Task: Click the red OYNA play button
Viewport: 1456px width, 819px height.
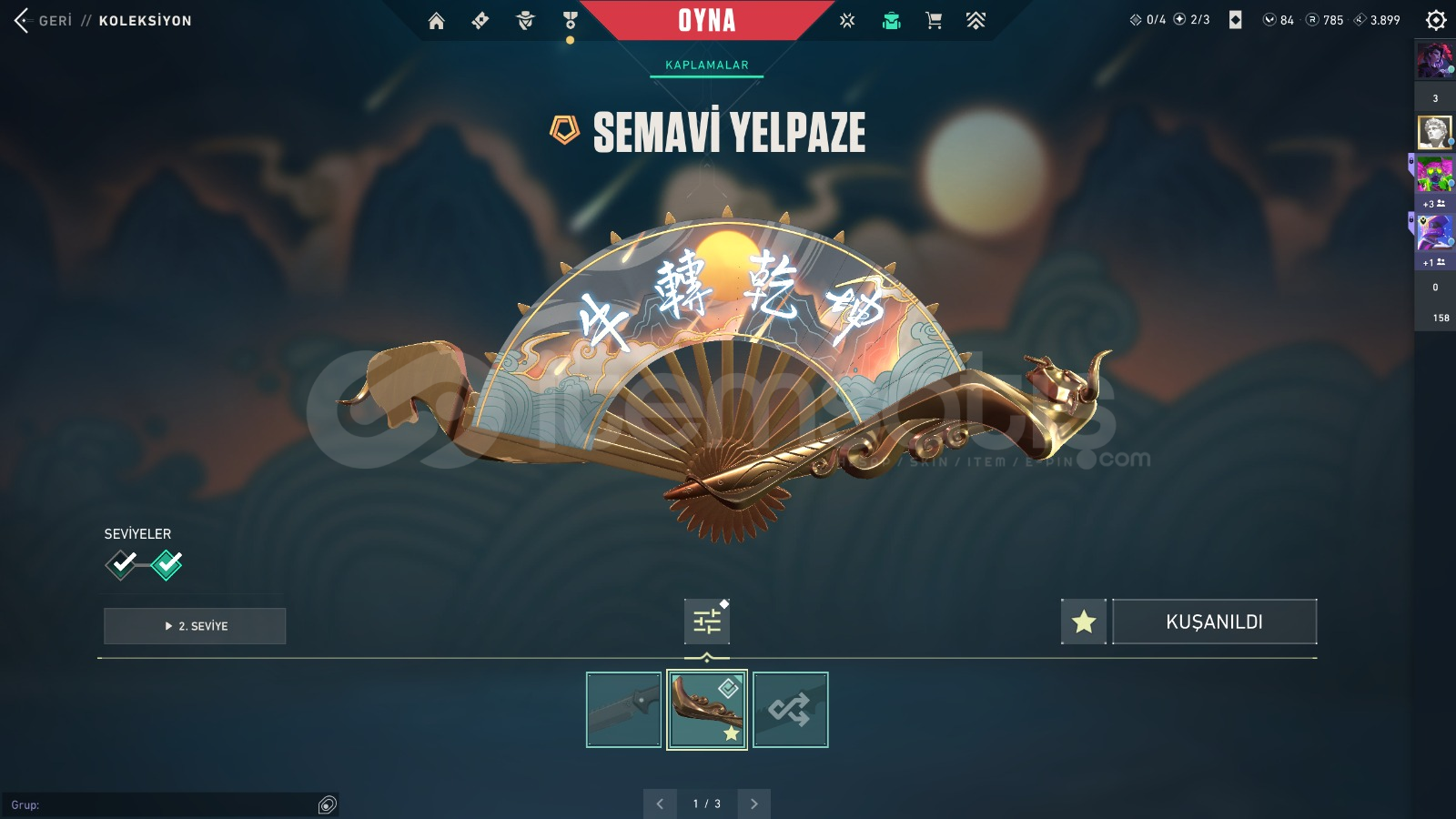Action: click(x=706, y=20)
